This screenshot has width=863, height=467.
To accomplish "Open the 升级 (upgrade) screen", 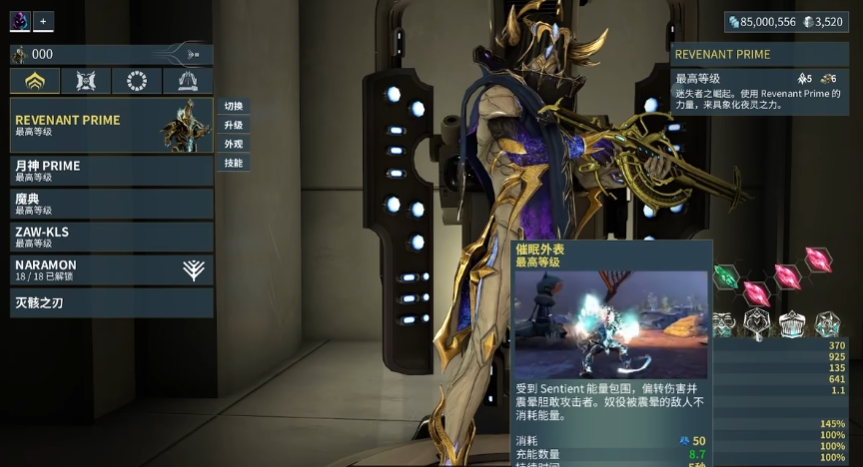I will click(233, 125).
